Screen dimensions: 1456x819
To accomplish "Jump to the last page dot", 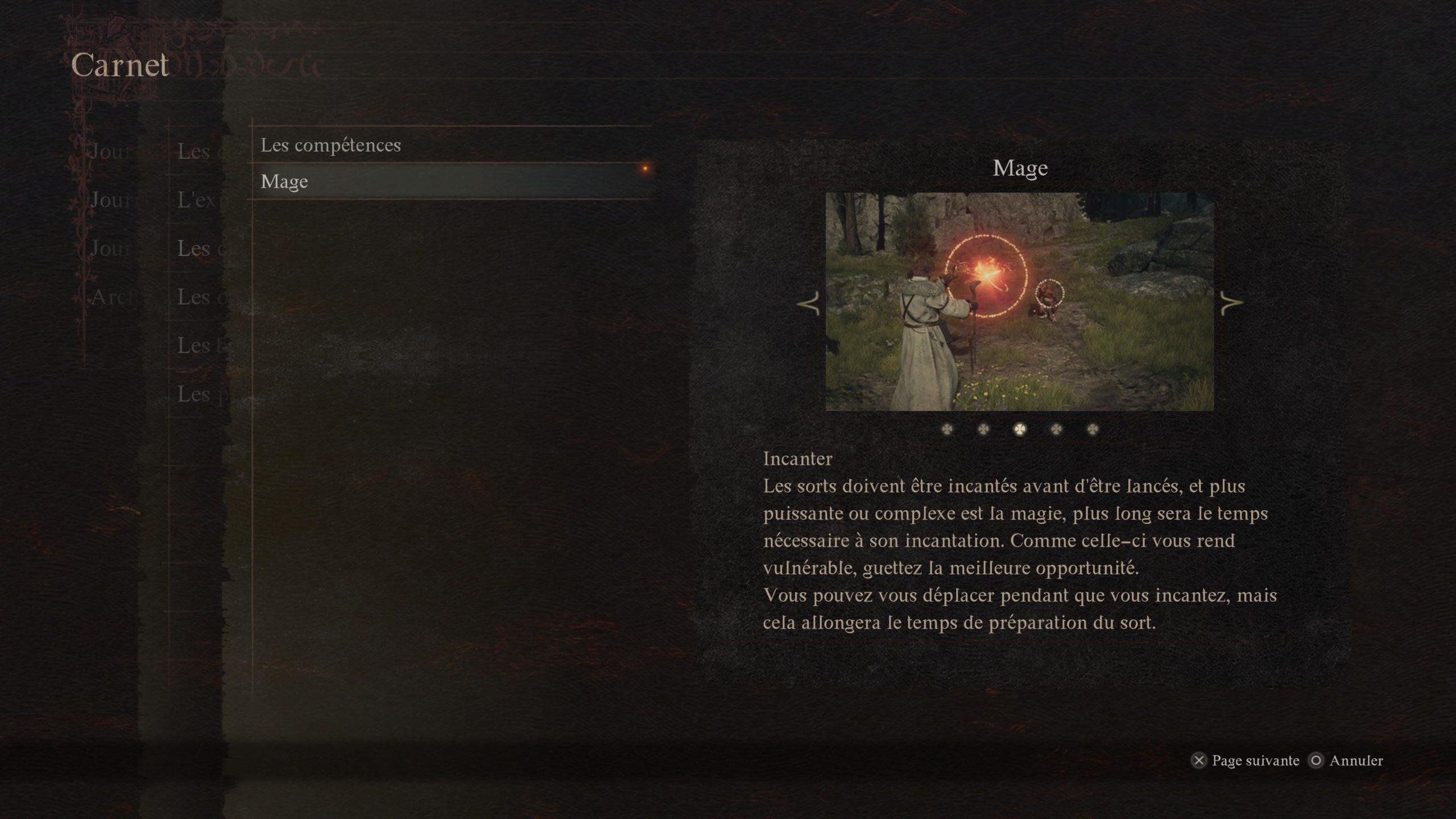I will coord(1093,429).
